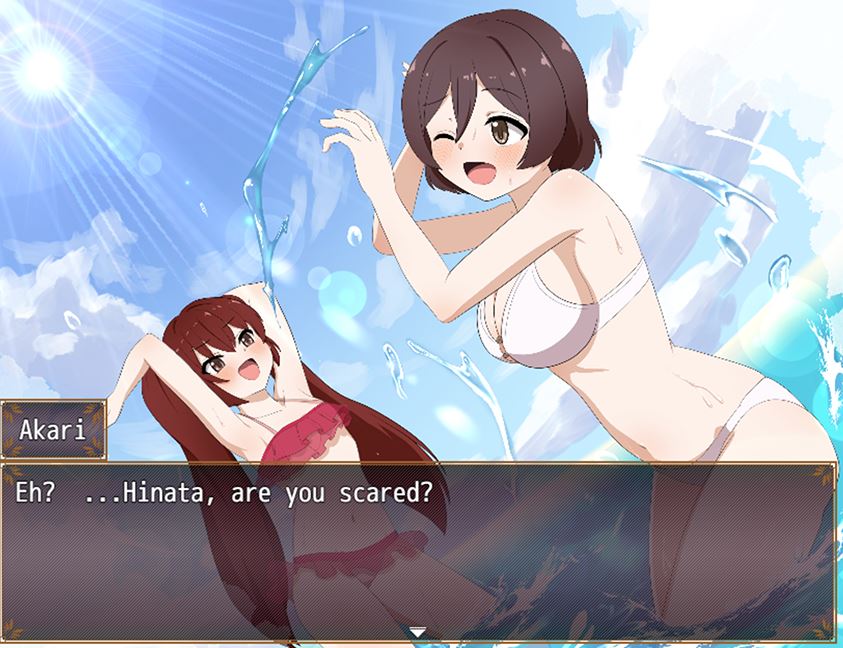
Task: Click the white continue arrow indicator
Action: click(x=418, y=632)
